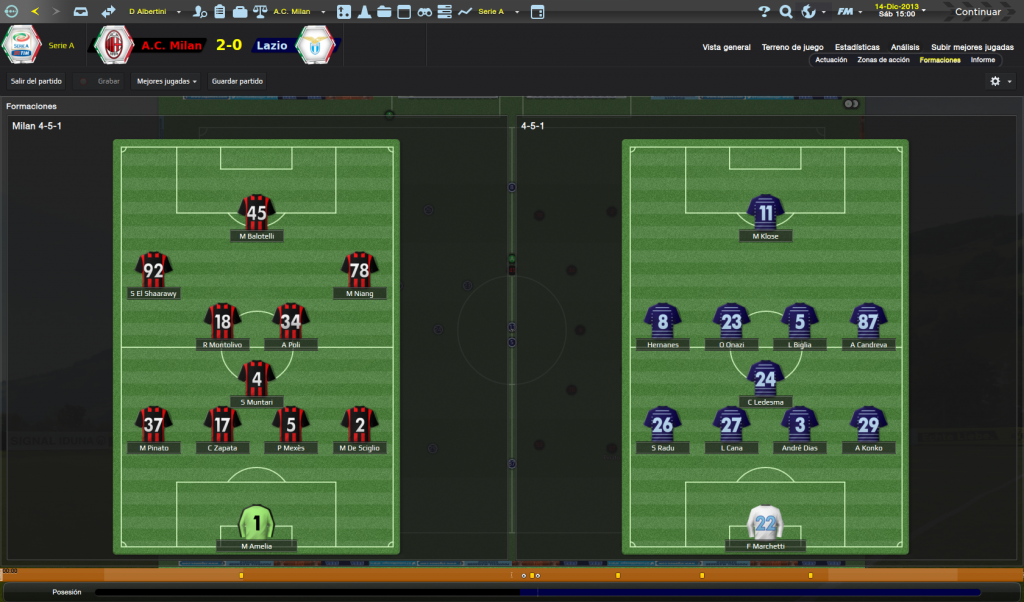The height and width of the screenshot is (602, 1024).
Task: Open the Mejores jugadas dropdown
Action: (166, 81)
